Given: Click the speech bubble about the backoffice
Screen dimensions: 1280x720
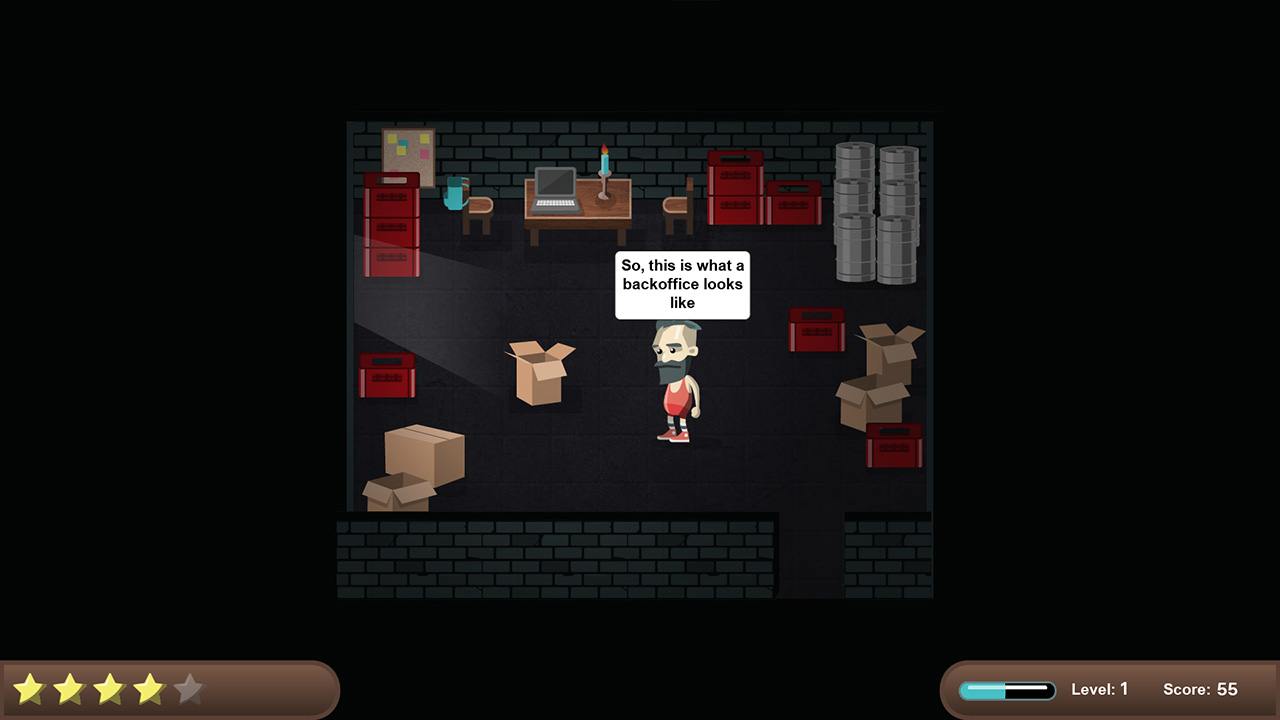Looking at the screenshot, I should (x=681, y=285).
